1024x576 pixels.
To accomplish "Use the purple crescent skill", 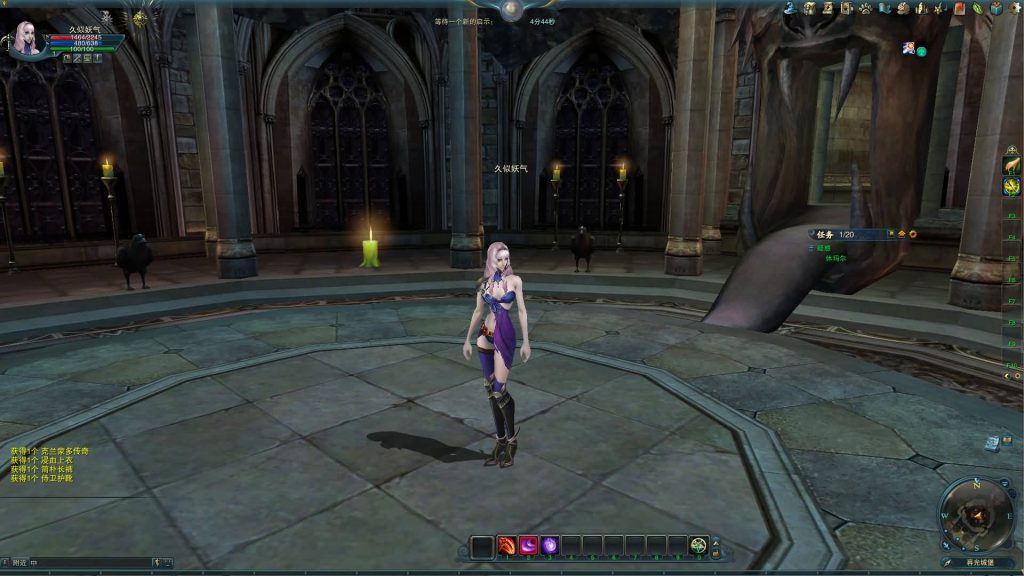I will (x=528, y=546).
